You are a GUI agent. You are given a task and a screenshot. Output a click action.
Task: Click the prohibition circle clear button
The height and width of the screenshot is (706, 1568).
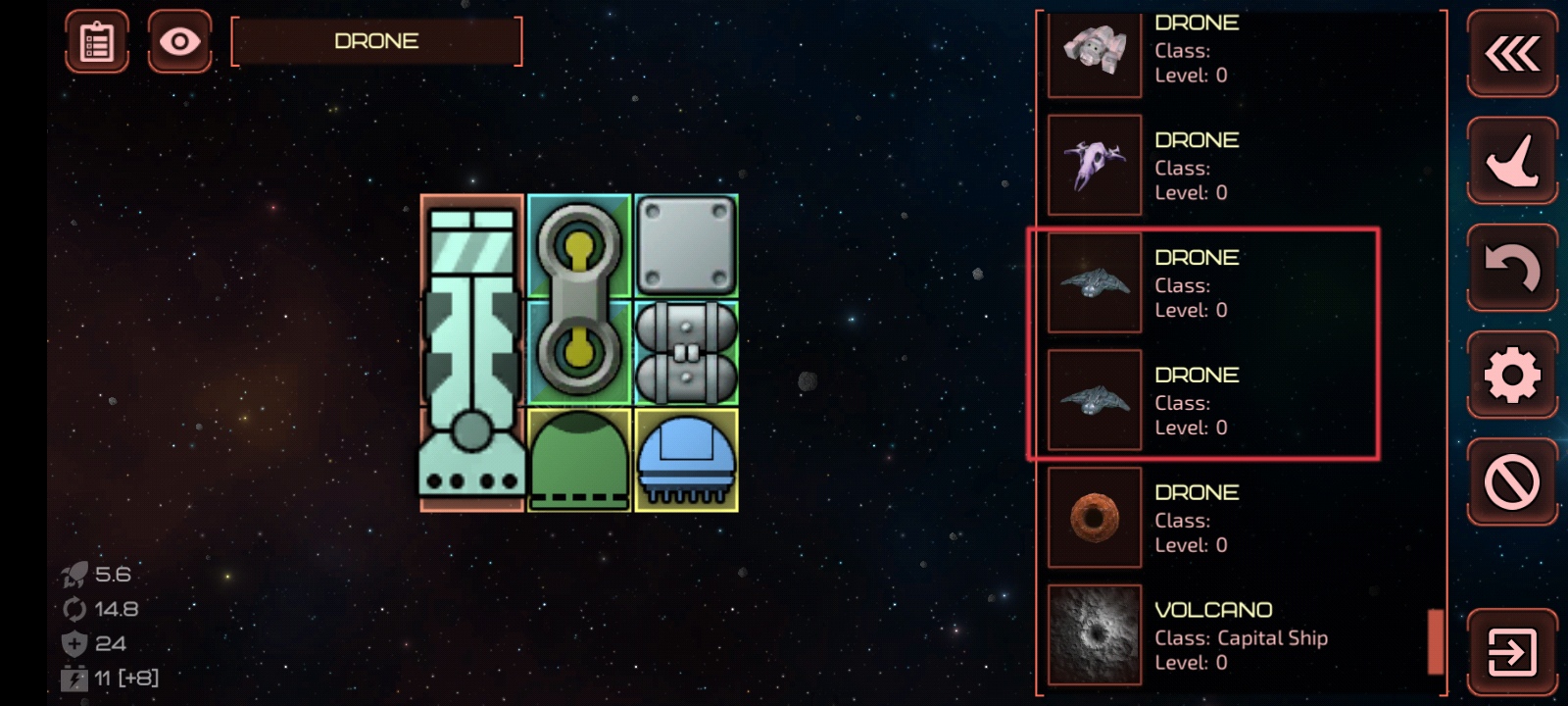coord(1512,481)
